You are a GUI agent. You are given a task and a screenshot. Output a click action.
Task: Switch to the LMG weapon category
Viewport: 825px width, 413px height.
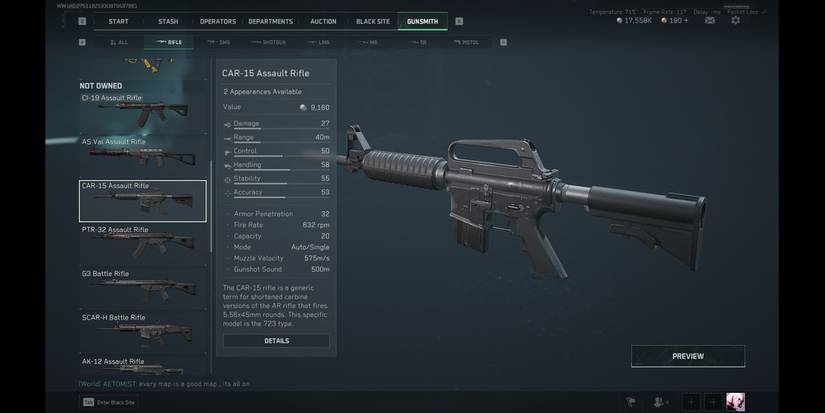[x=320, y=43]
